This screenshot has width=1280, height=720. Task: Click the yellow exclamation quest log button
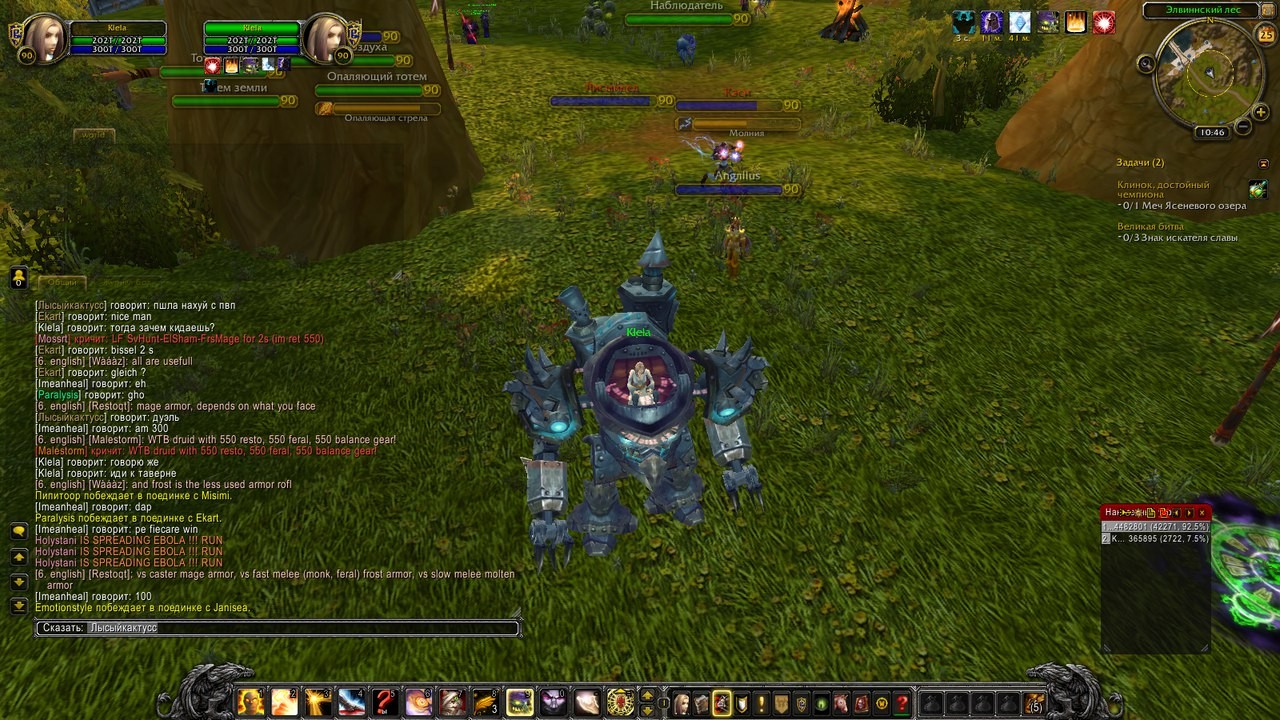[761, 704]
